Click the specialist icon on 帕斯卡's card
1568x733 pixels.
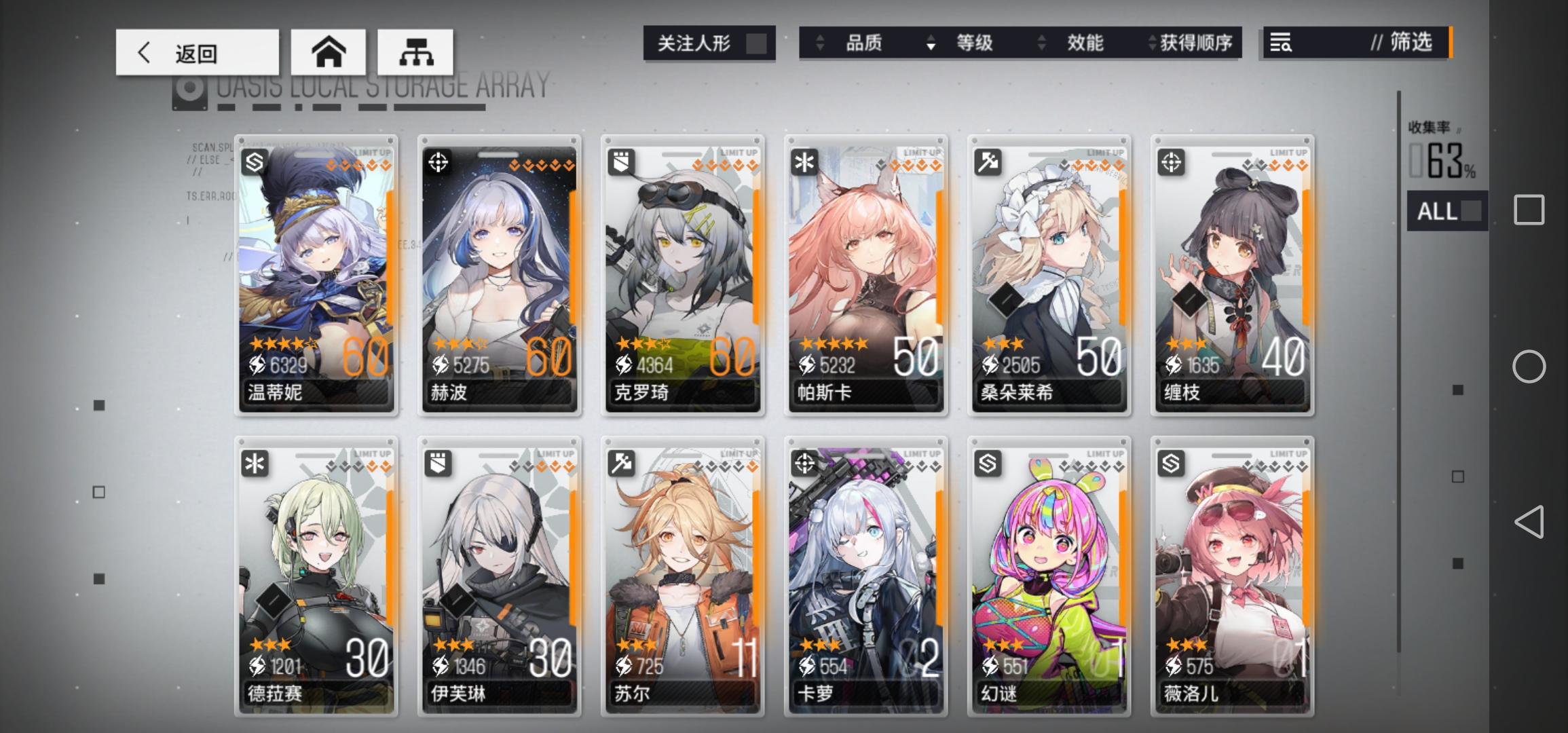coord(804,162)
